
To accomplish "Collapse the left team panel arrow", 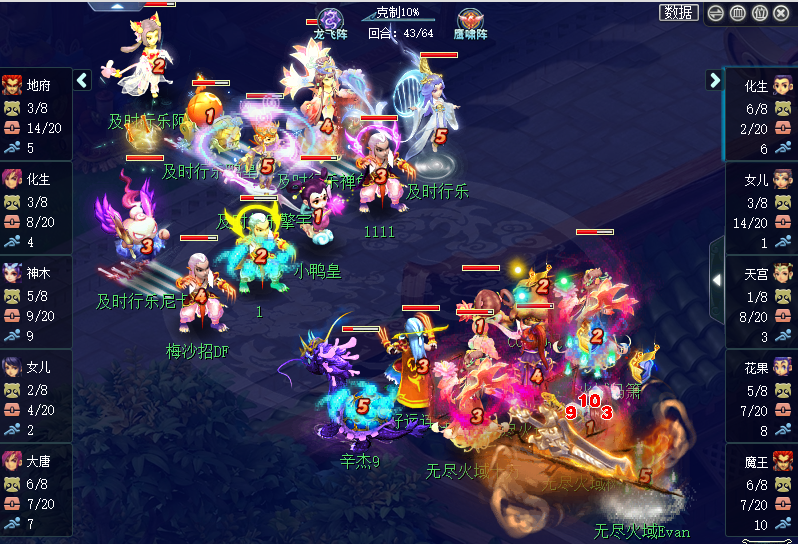I will (x=83, y=80).
